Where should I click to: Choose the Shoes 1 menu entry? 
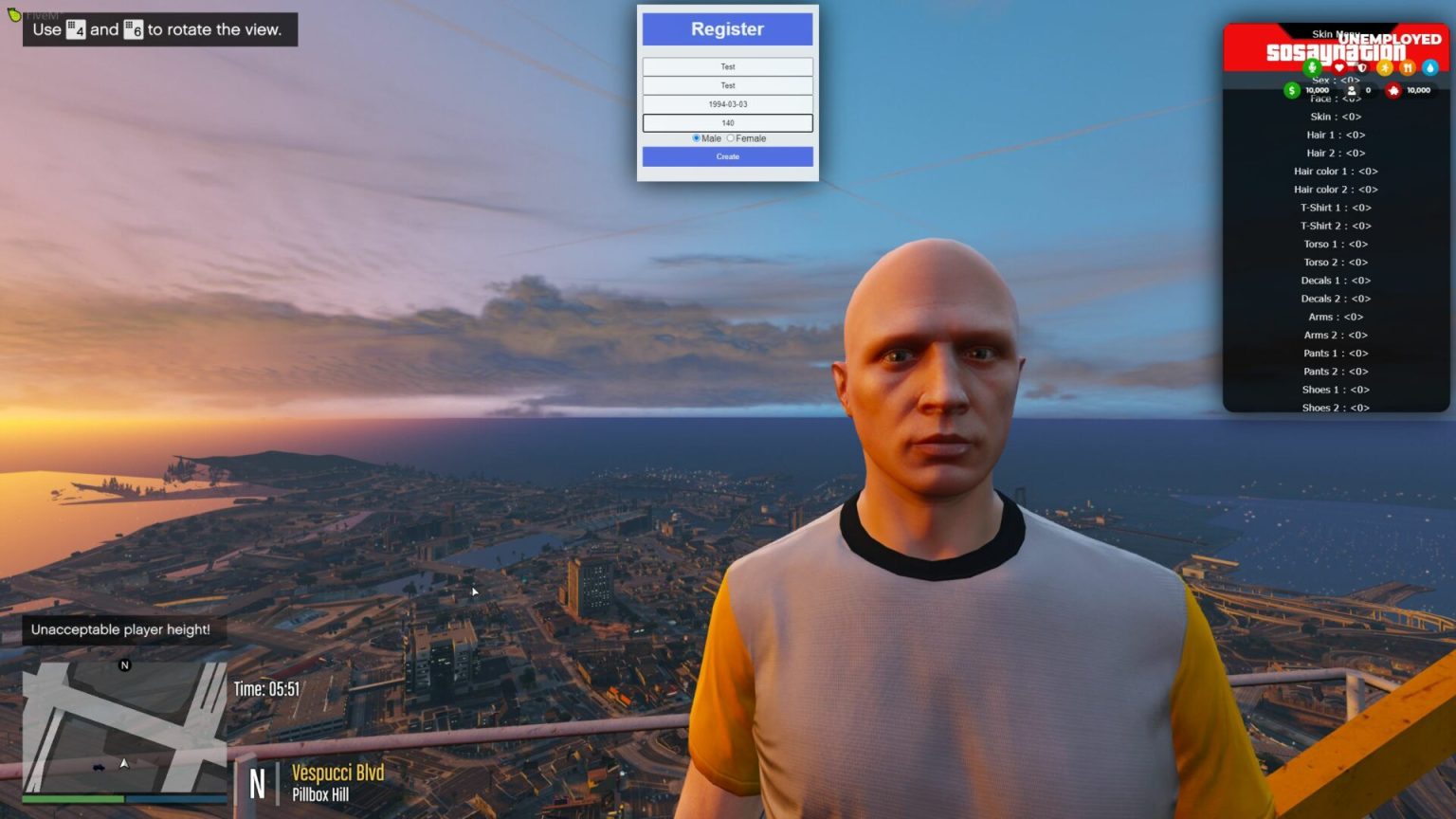(x=1336, y=390)
